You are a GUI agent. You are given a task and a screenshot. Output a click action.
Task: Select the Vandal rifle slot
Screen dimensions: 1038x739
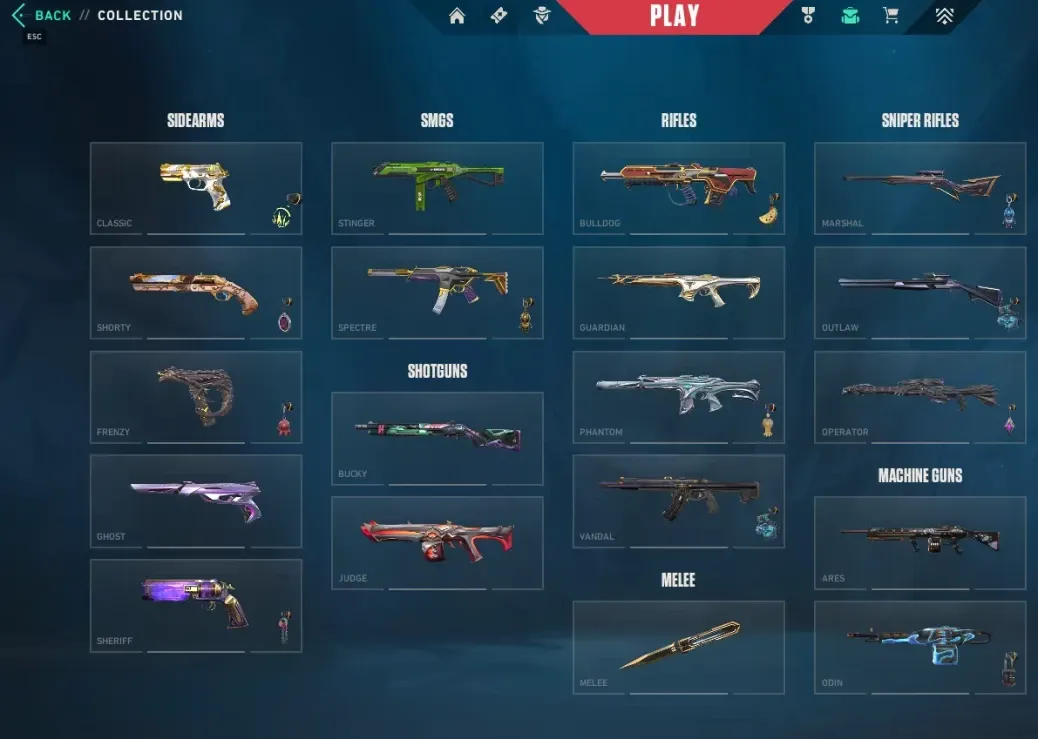pos(678,500)
